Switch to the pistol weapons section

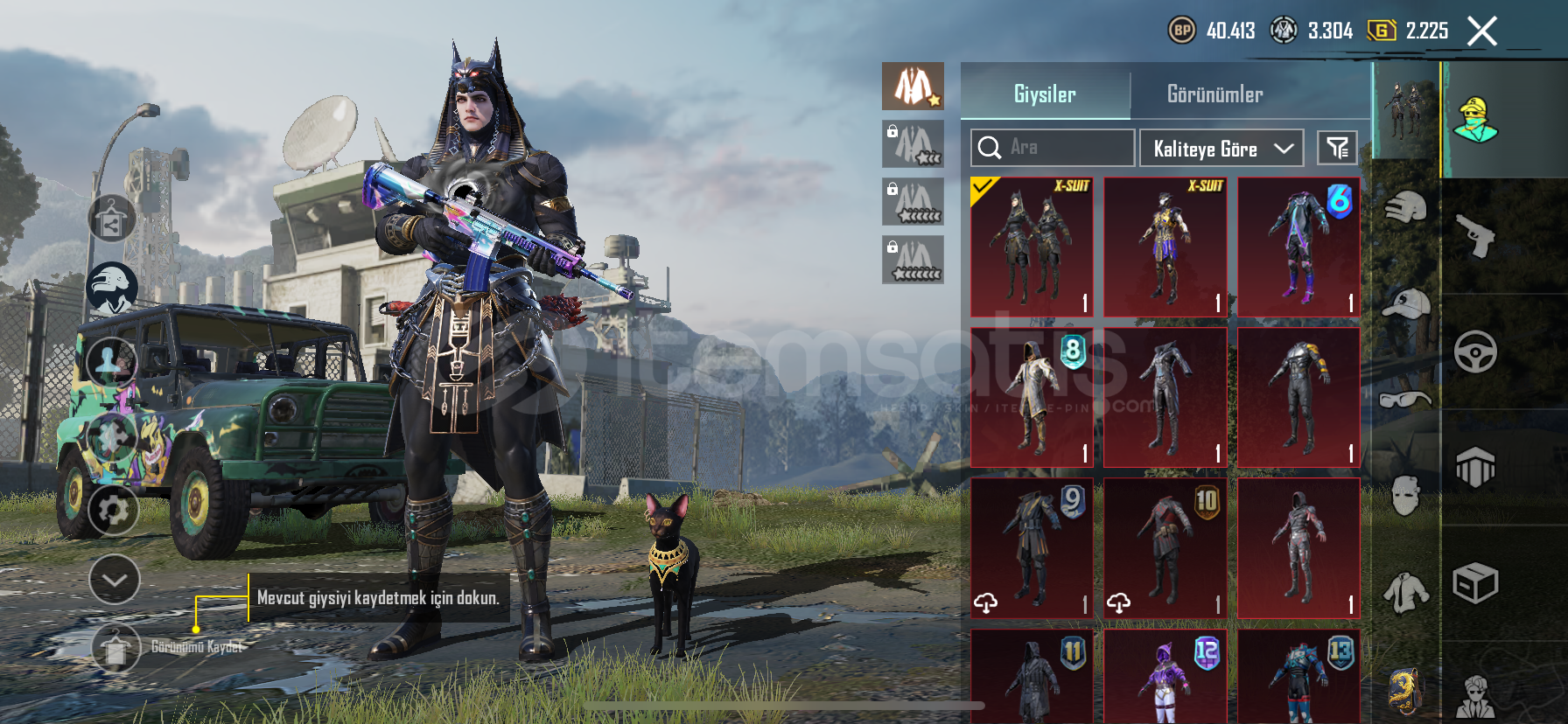(1475, 234)
